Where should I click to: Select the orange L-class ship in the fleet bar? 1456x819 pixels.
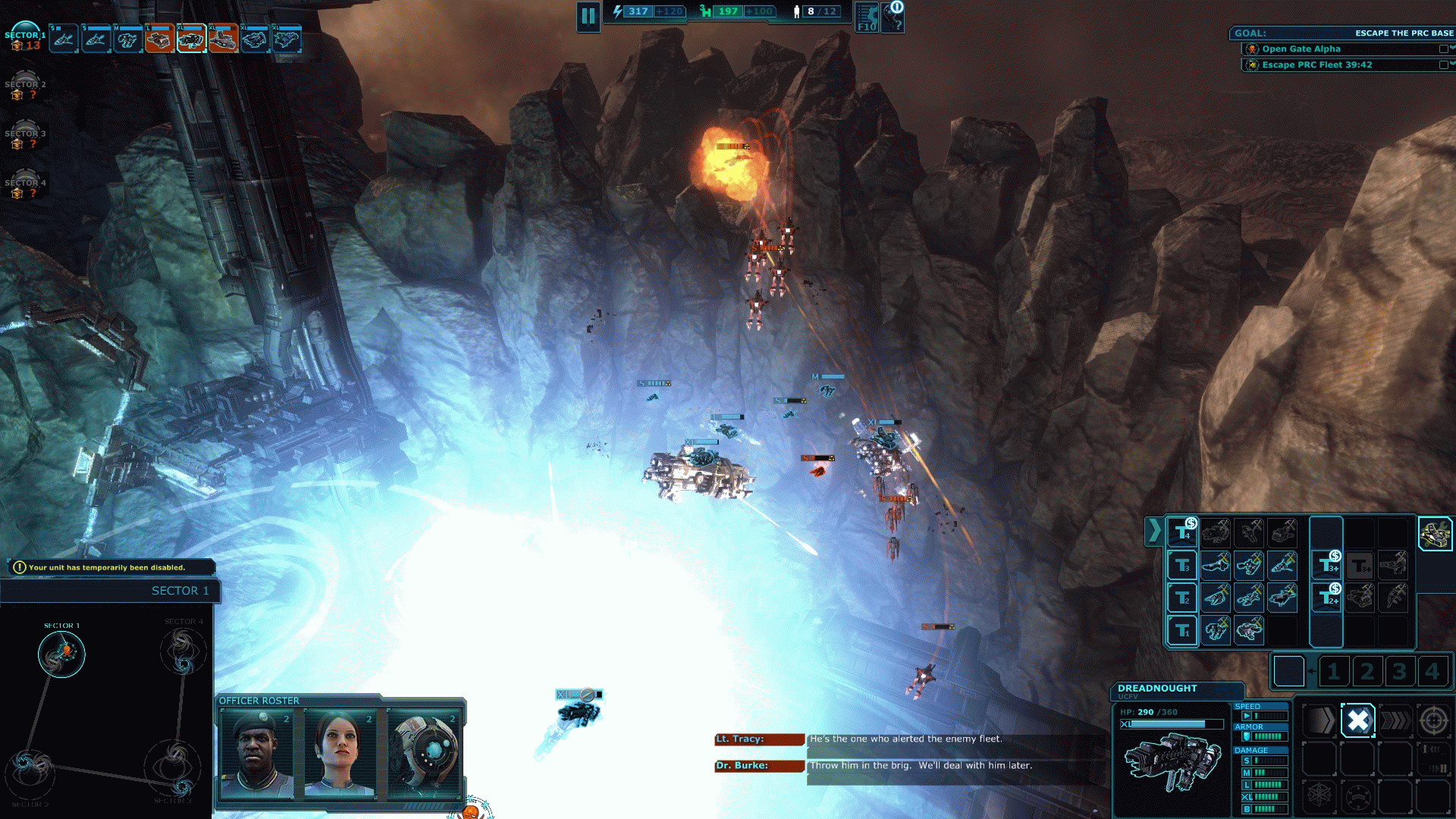click(158, 39)
